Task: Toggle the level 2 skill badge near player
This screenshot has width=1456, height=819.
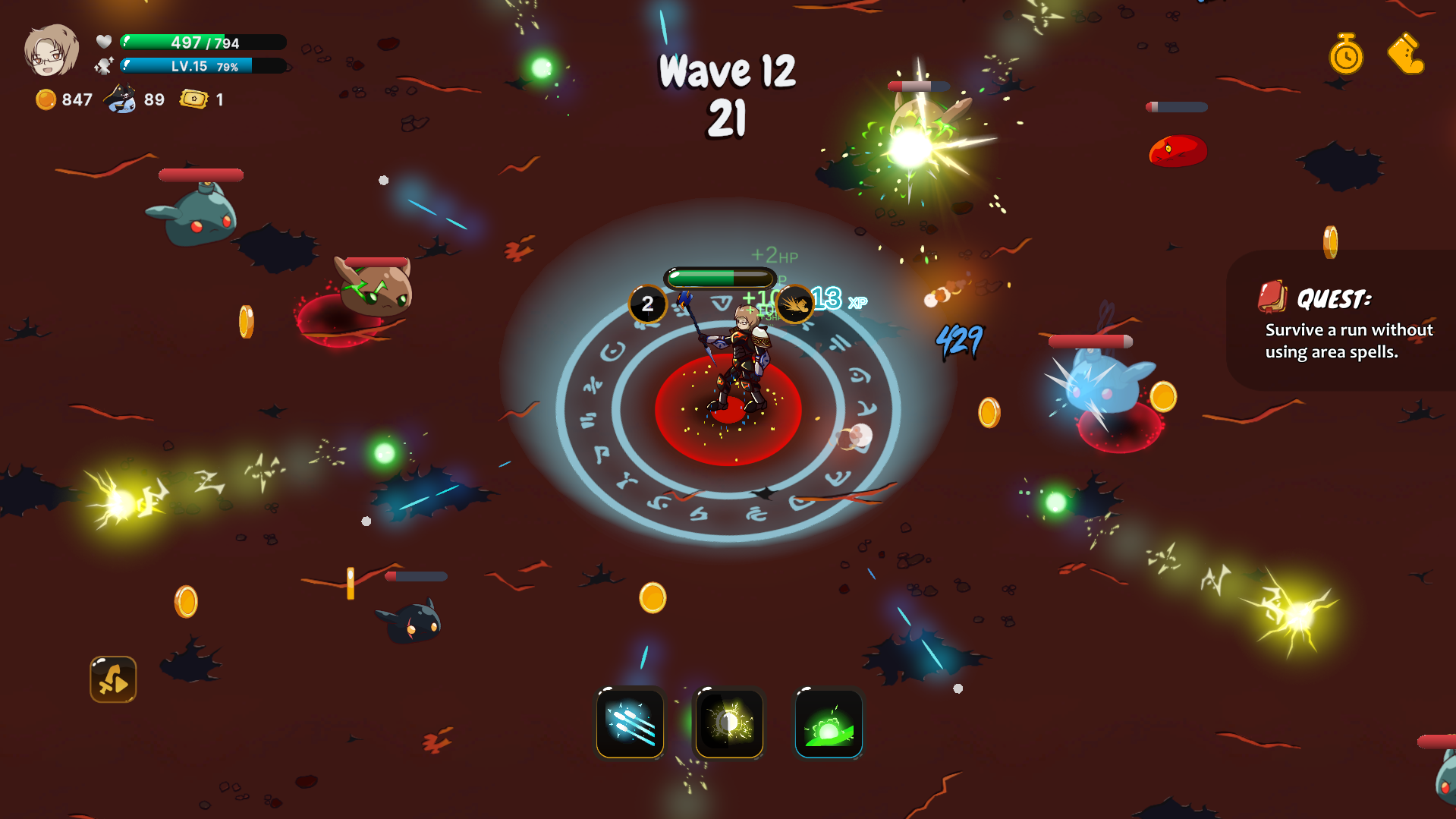Action: (x=647, y=304)
